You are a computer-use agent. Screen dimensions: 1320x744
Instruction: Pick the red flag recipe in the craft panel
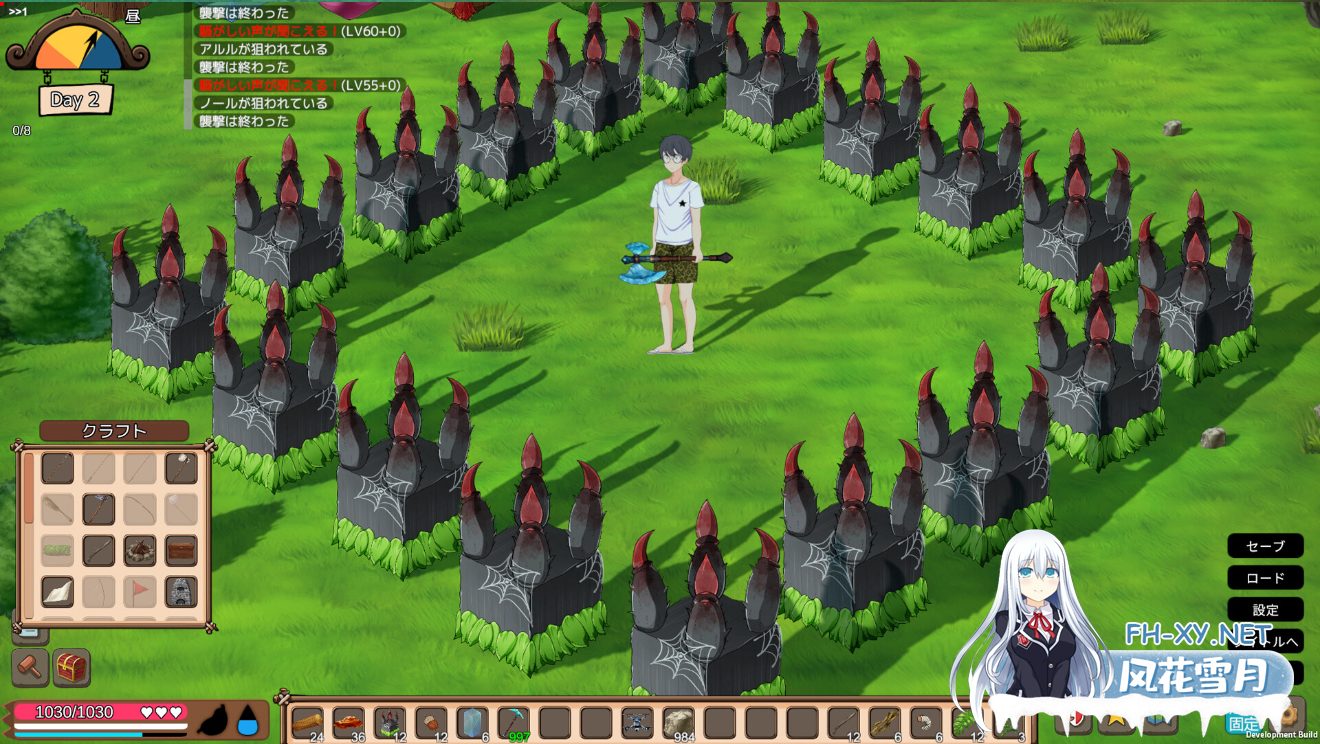pyautogui.click(x=139, y=590)
